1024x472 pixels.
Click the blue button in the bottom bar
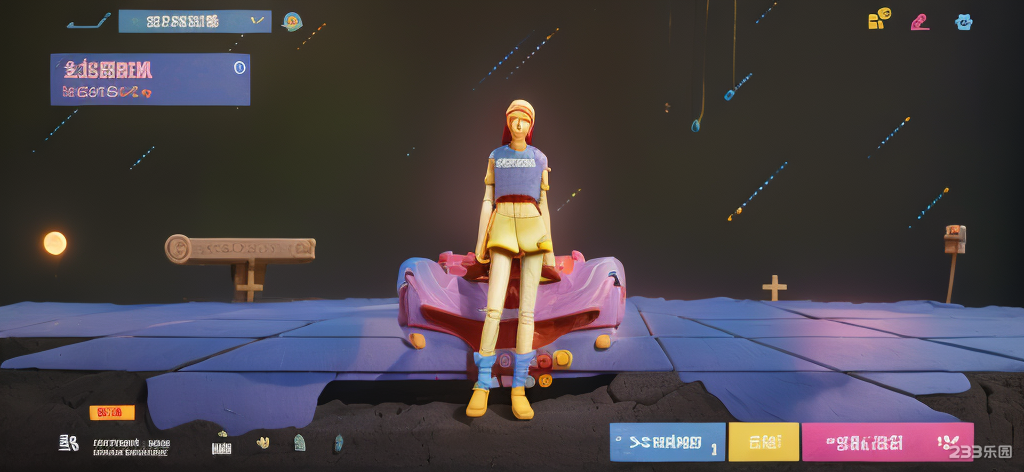pos(667,442)
